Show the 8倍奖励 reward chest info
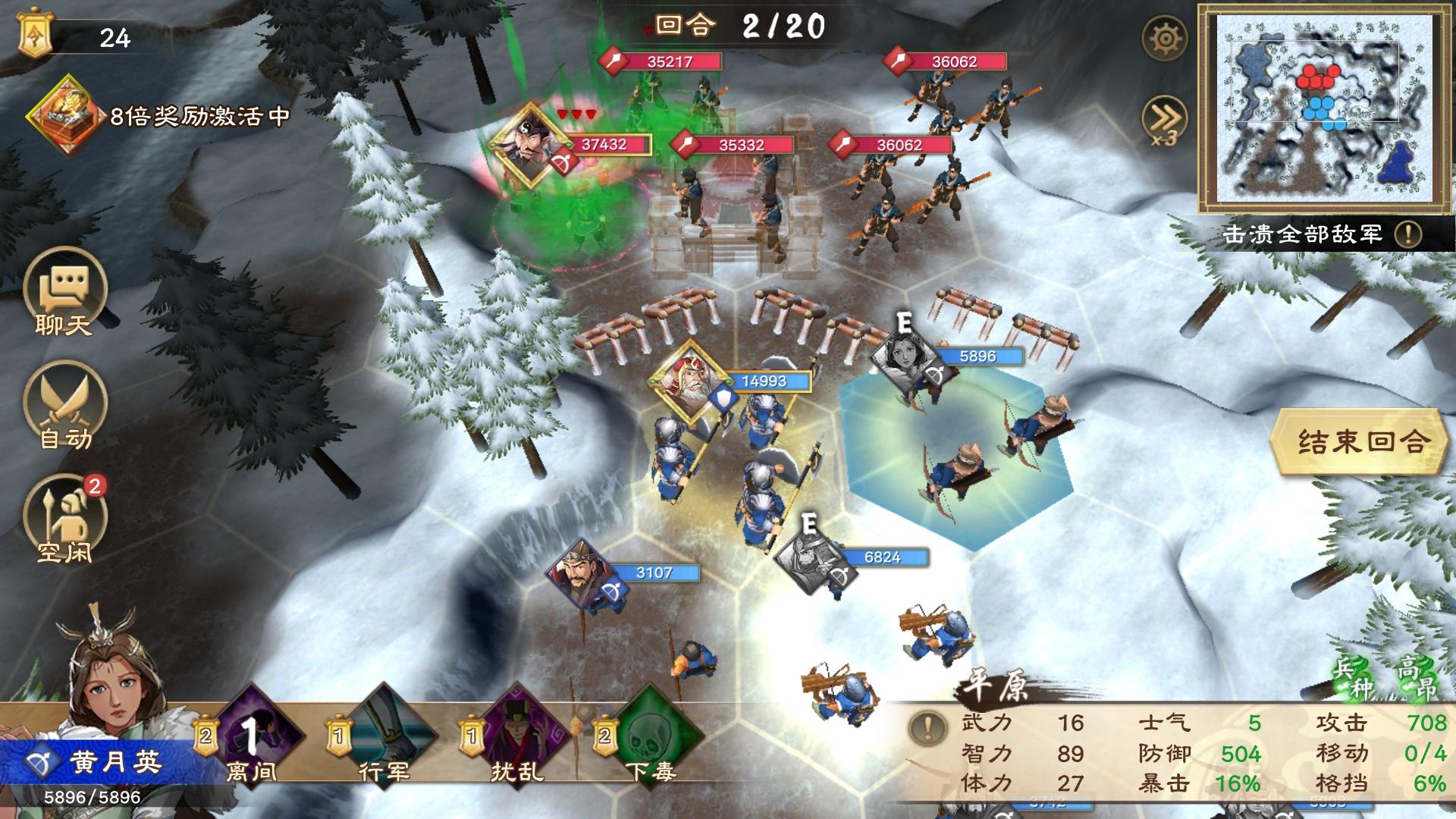1456x819 pixels. [65, 115]
